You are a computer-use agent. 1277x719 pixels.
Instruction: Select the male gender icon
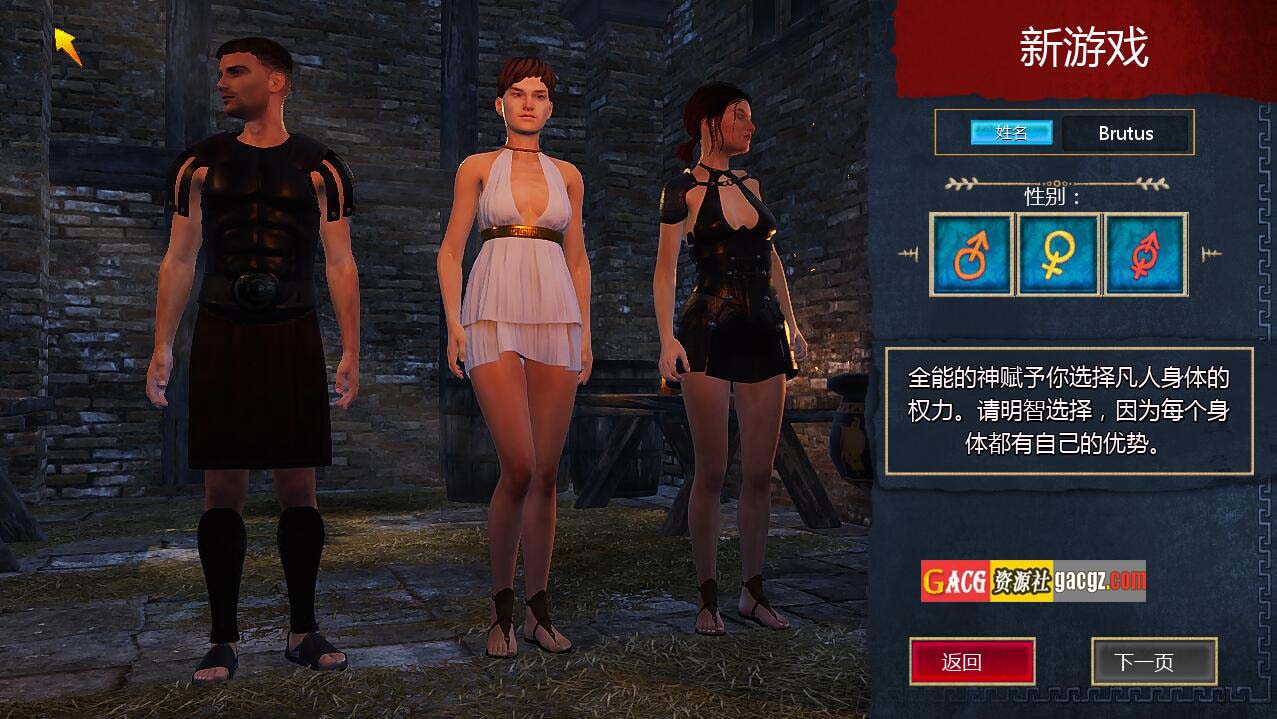pyautogui.click(x=971, y=254)
